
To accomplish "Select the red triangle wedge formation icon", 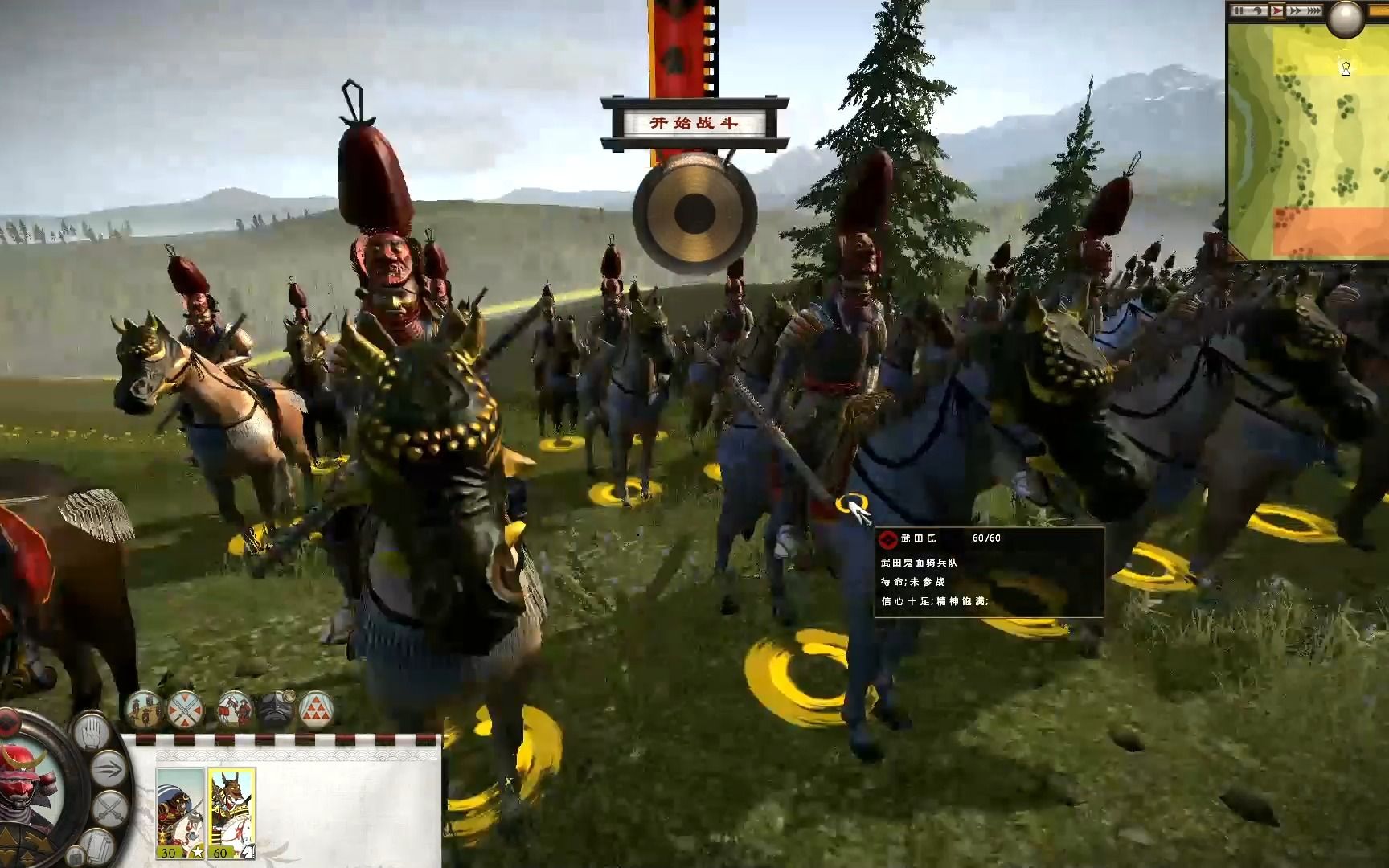I will [317, 710].
